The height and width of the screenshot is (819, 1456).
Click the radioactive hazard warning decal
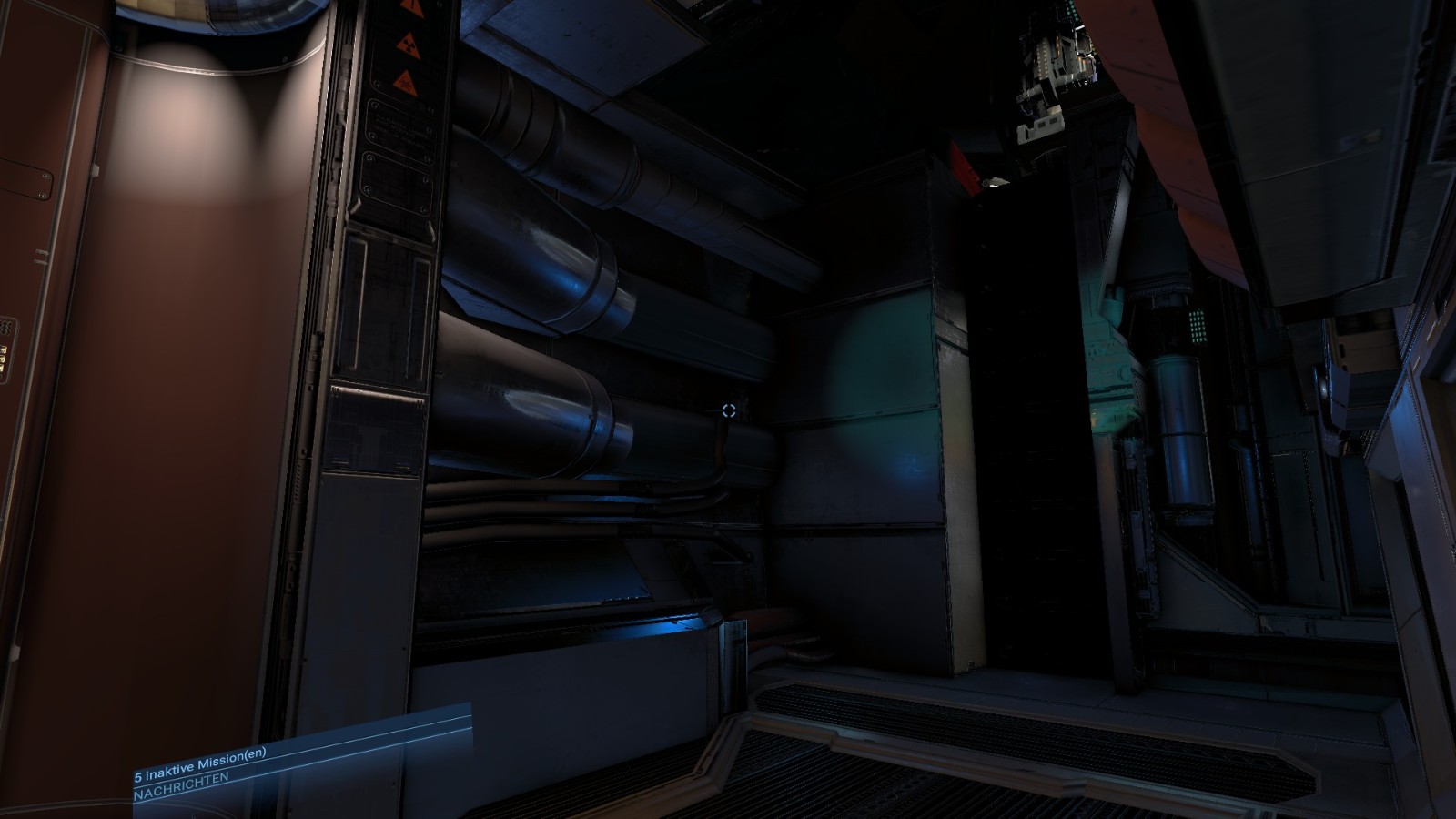point(409,45)
